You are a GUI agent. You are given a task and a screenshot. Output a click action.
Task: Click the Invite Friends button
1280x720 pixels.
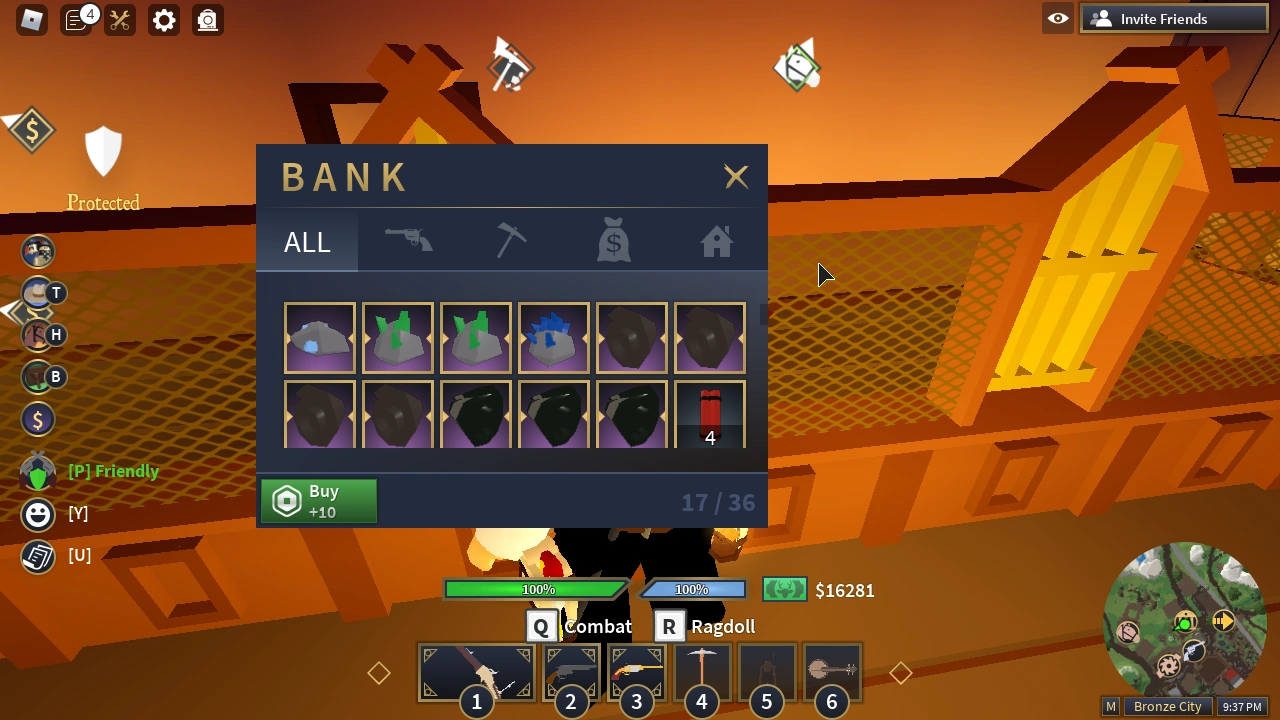pos(1173,18)
